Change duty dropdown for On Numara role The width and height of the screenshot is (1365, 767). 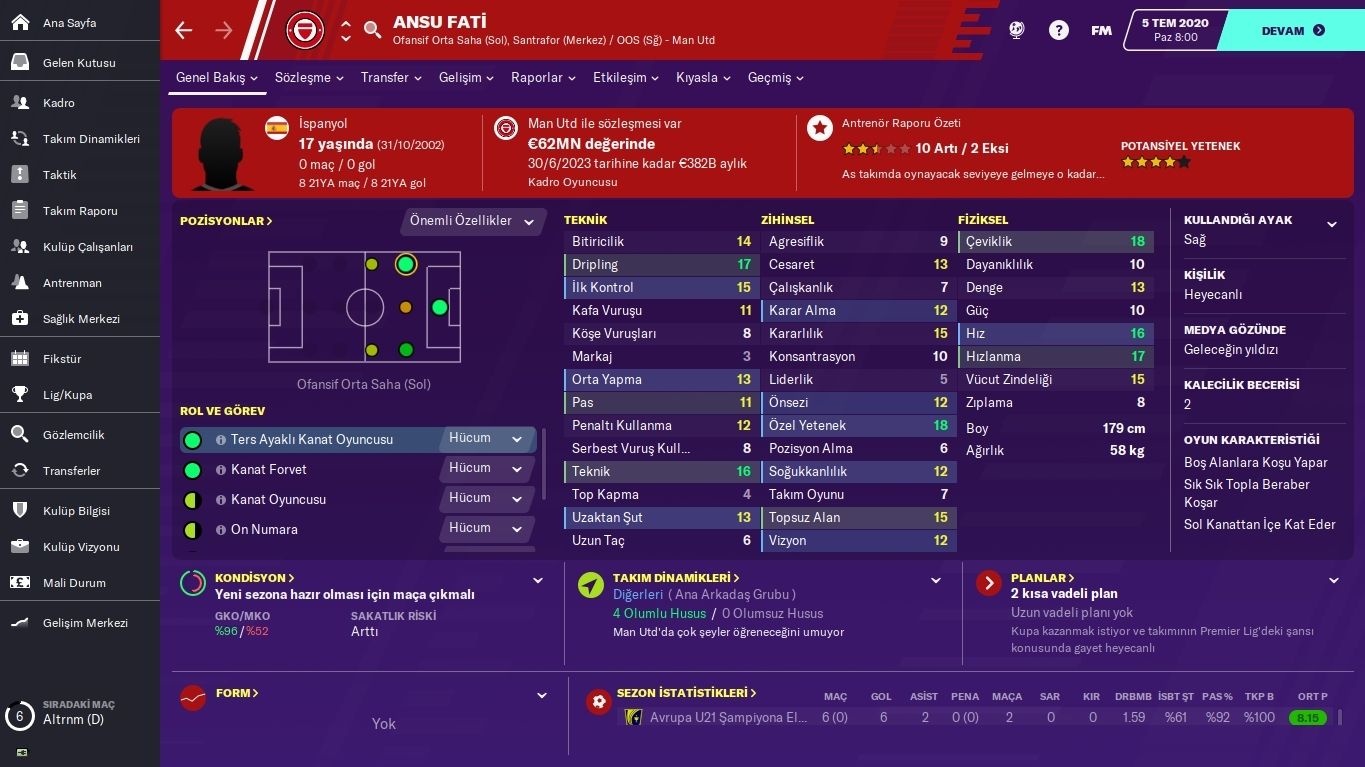coord(486,528)
